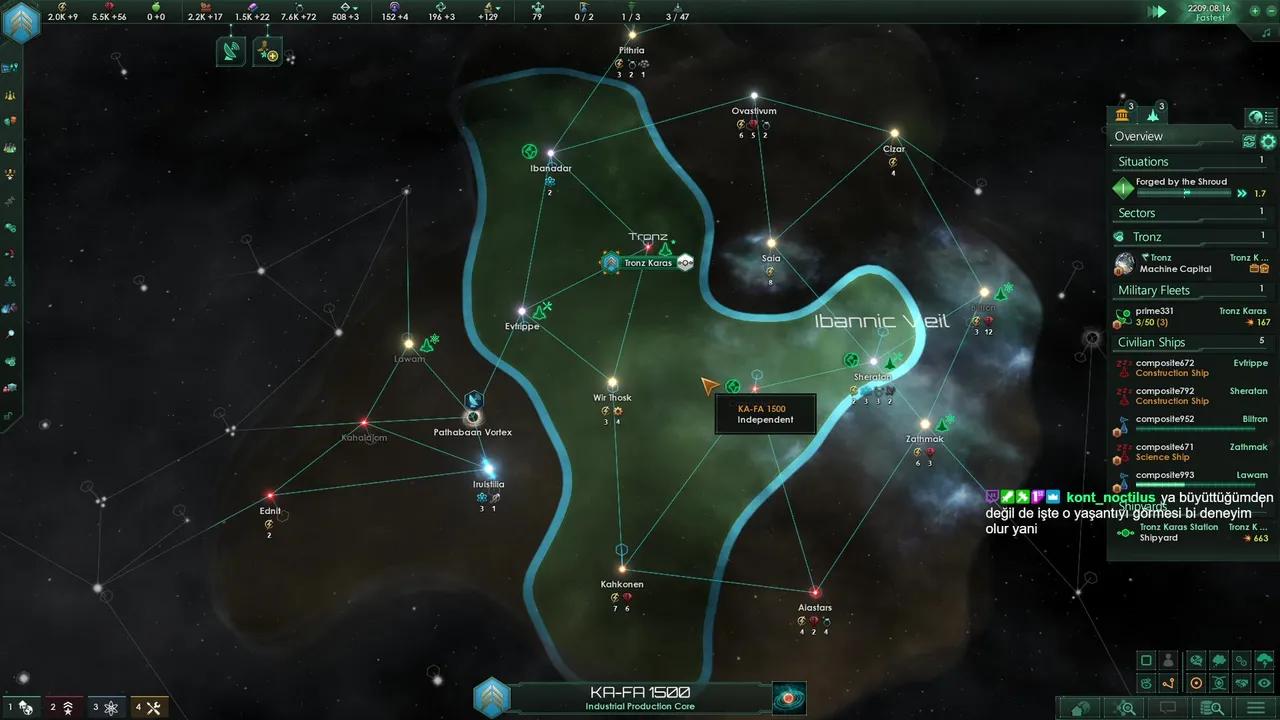The height and width of the screenshot is (720, 1280).
Task: Collapse the Civilian Ships outliner section
Action: click(x=1151, y=342)
